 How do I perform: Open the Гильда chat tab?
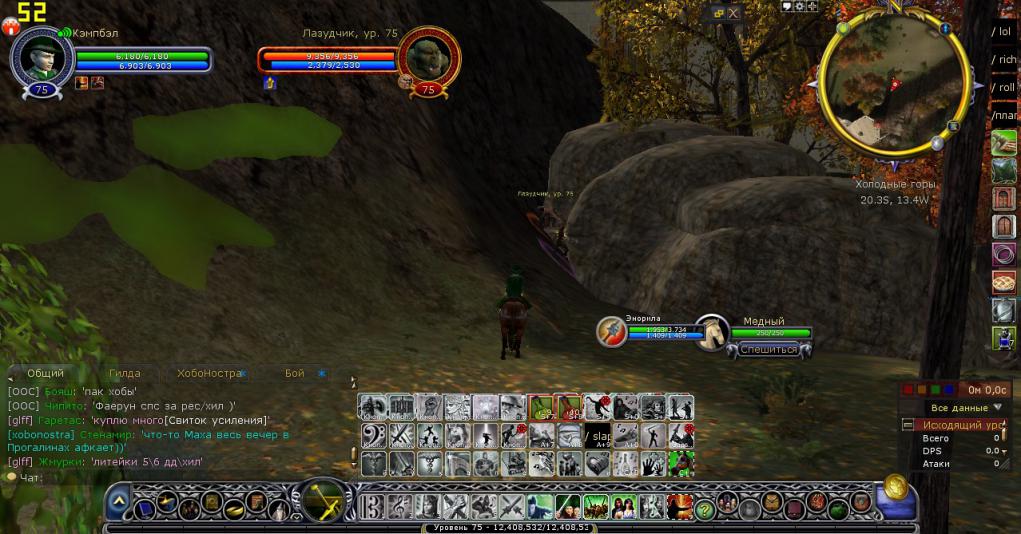[124, 373]
